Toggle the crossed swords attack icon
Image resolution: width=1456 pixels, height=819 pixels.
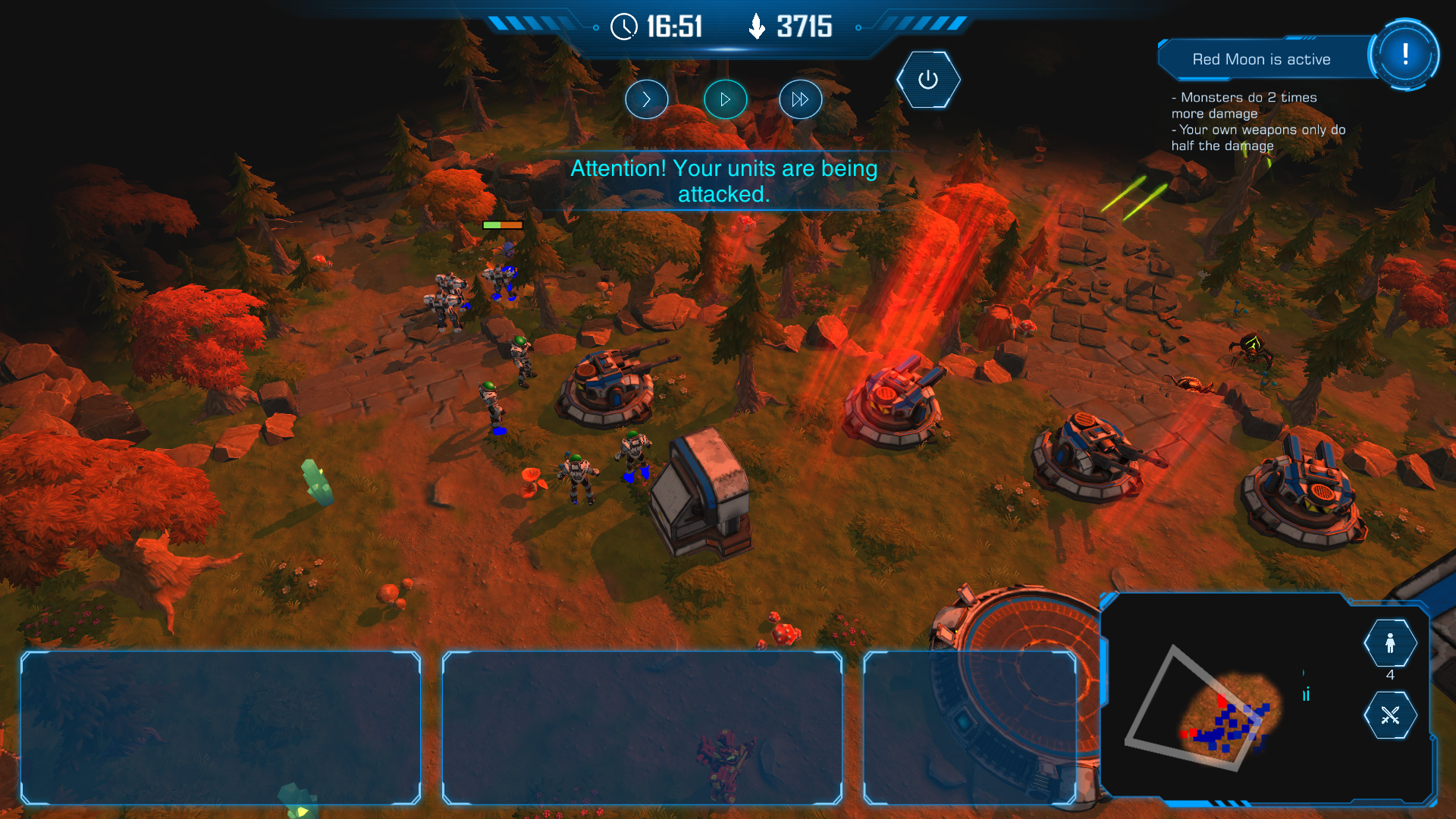1390,715
